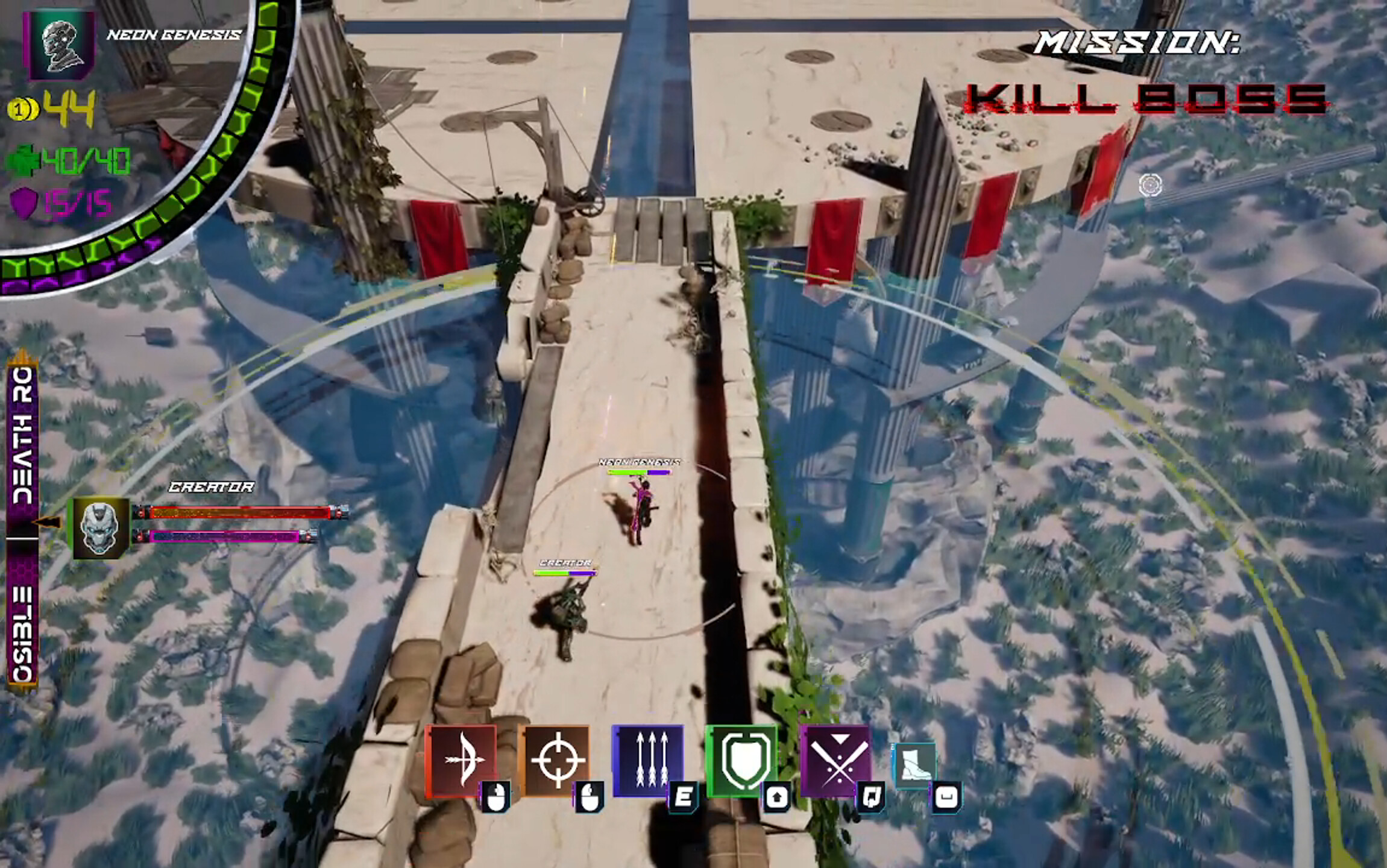
Task: Select the bow basic attack ability icon
Action: point(464,759)
